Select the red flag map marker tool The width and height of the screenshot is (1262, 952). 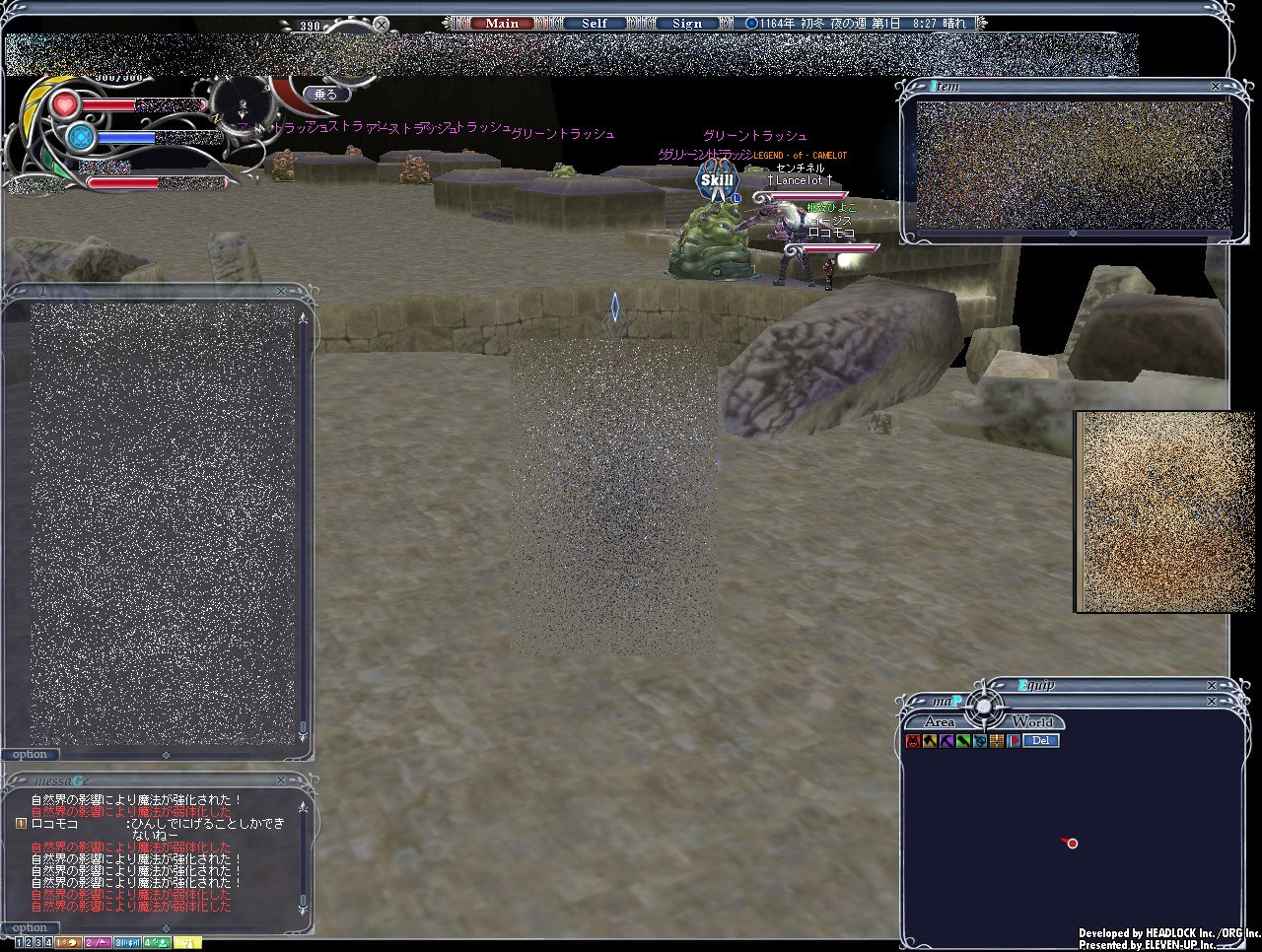coord(1013,741)
